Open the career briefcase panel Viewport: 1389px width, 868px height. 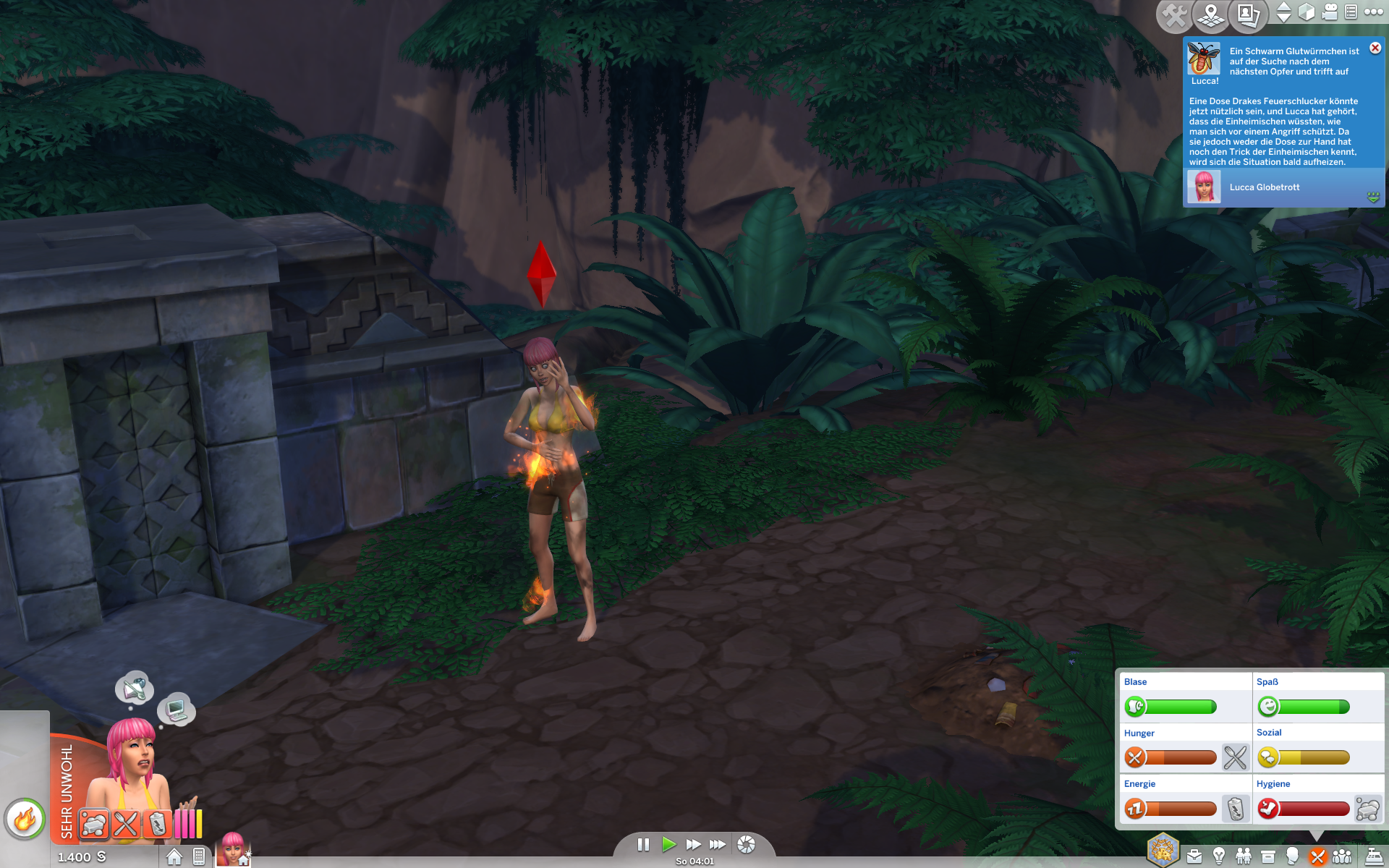tap(1194, 857)
